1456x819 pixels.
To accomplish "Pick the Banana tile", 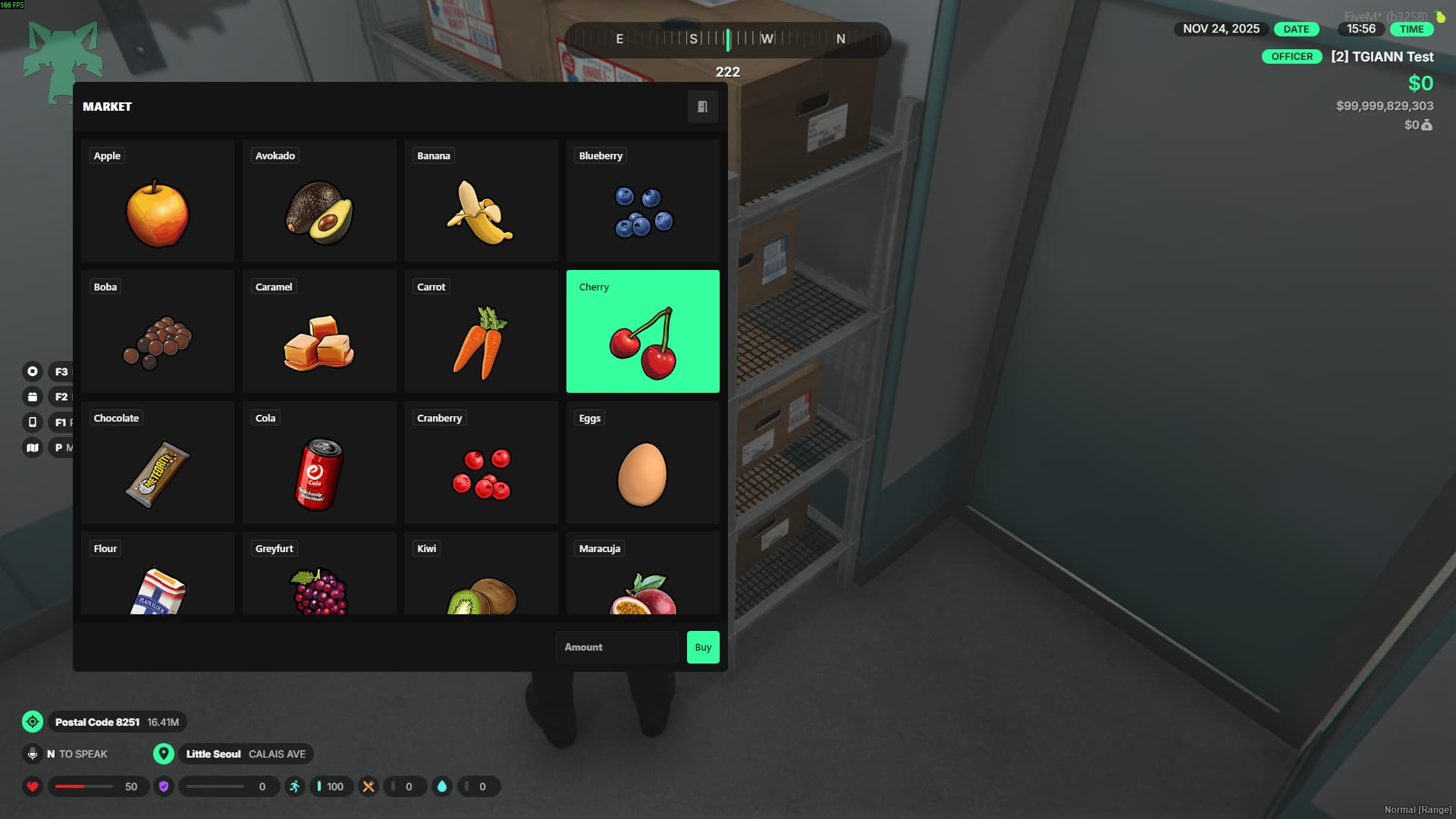I will (481, 201).
